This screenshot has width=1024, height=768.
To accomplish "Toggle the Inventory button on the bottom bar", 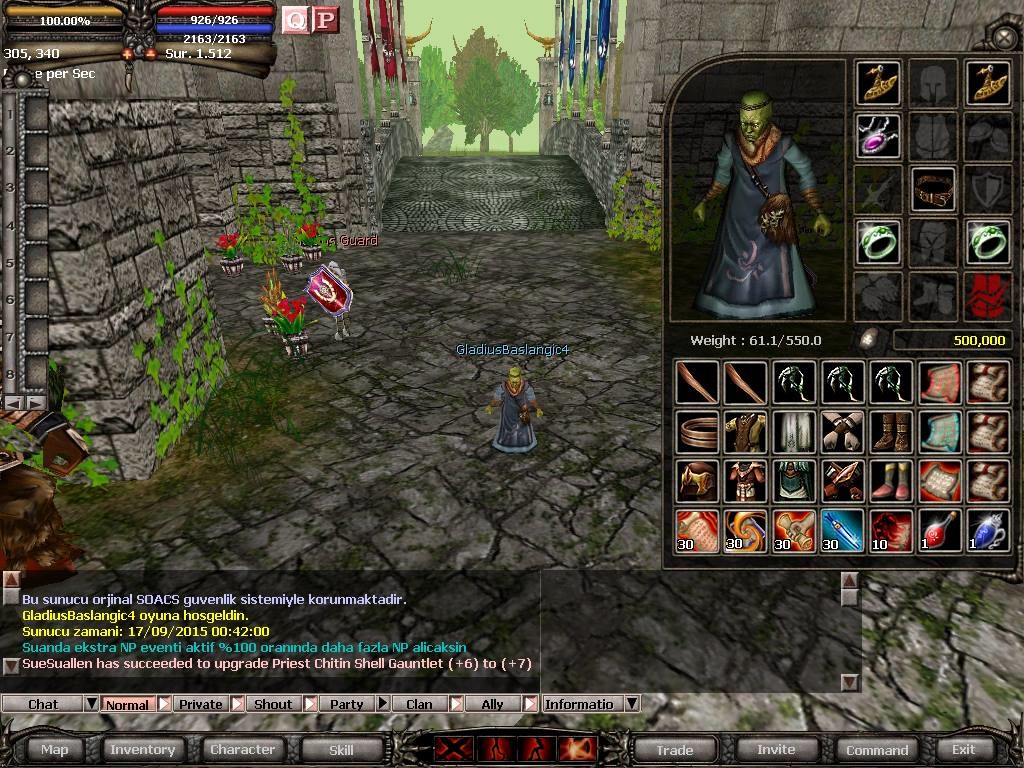I will [x=142, y=749].
